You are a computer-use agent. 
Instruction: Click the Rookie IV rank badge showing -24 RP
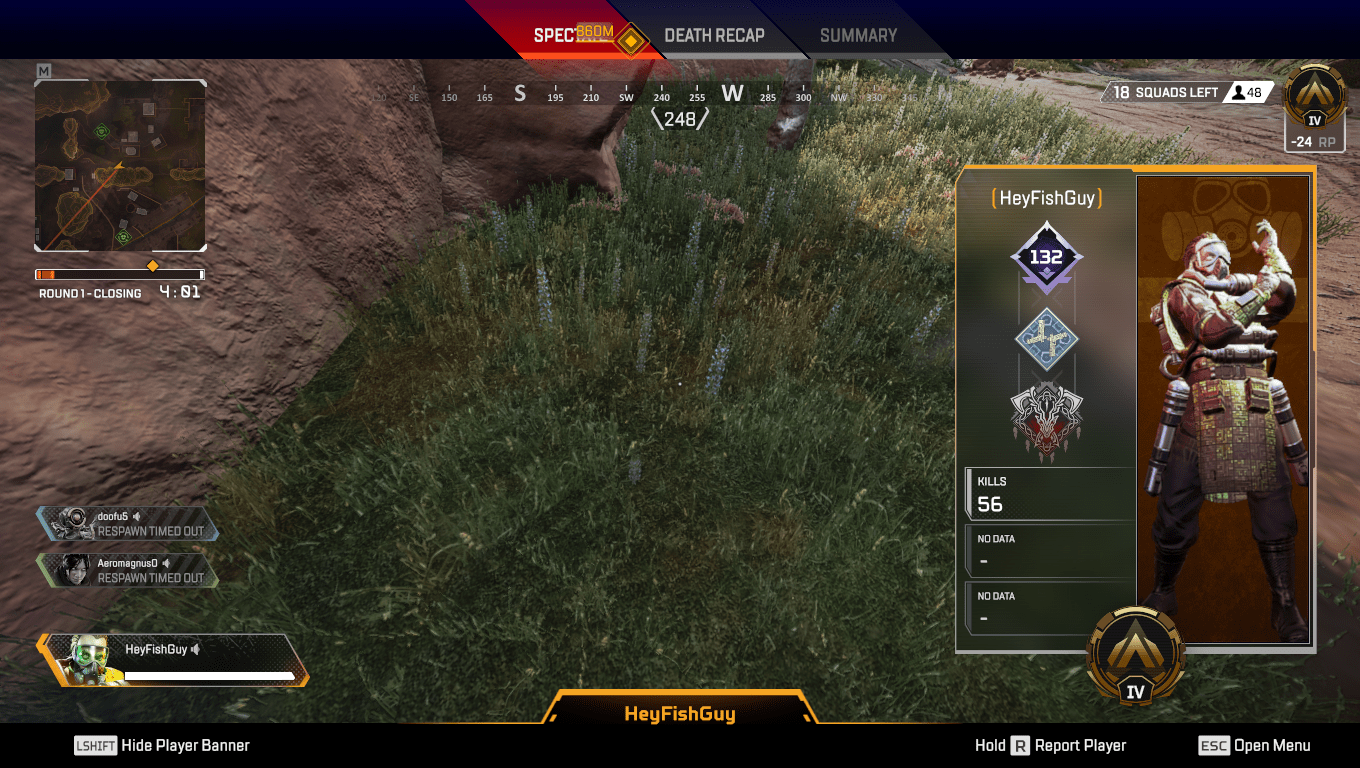(1314, 110)
